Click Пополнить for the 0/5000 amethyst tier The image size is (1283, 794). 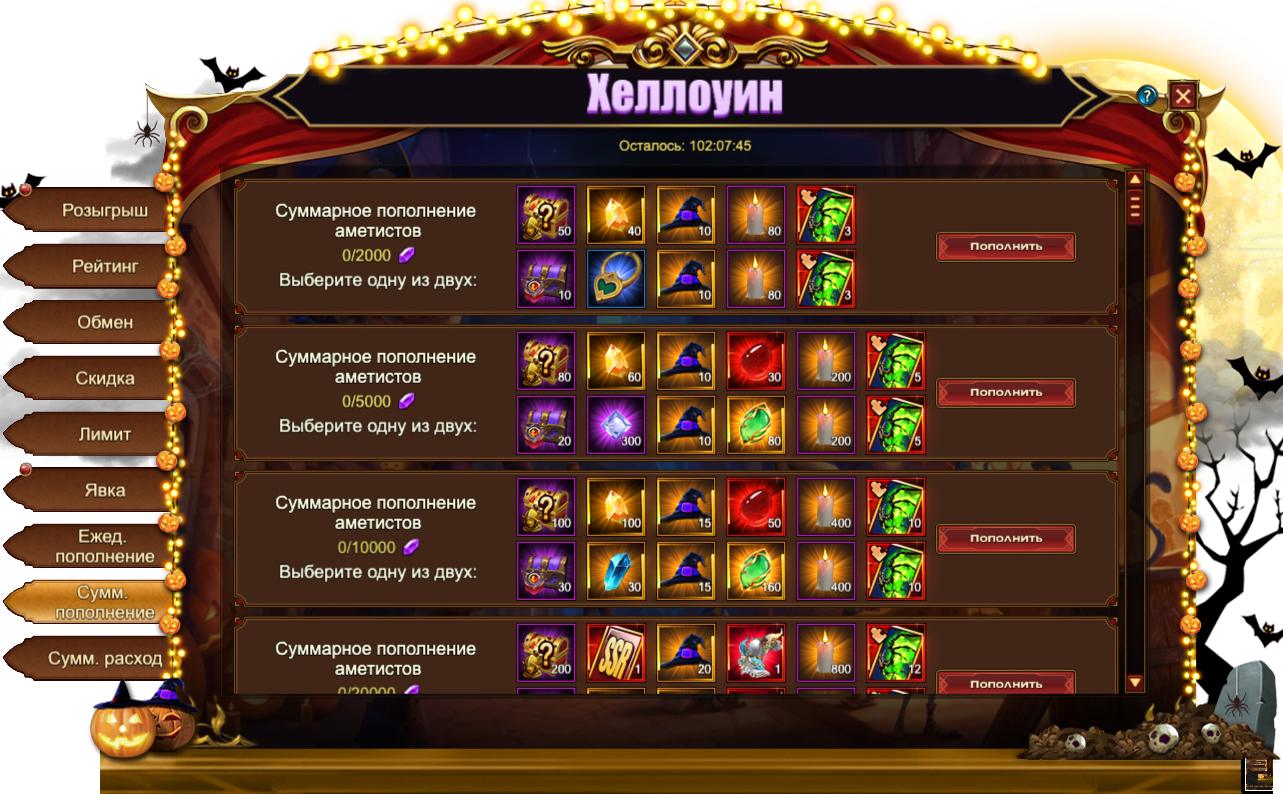pyautogui.click(x=1005, y=392)
